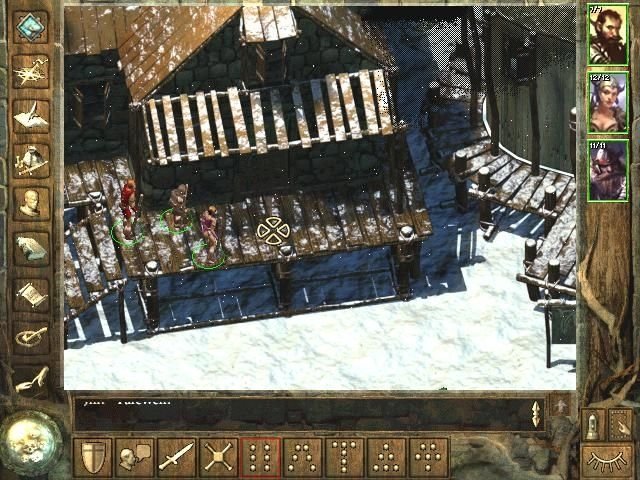Select the bearded man's portrait

[607, 34]
